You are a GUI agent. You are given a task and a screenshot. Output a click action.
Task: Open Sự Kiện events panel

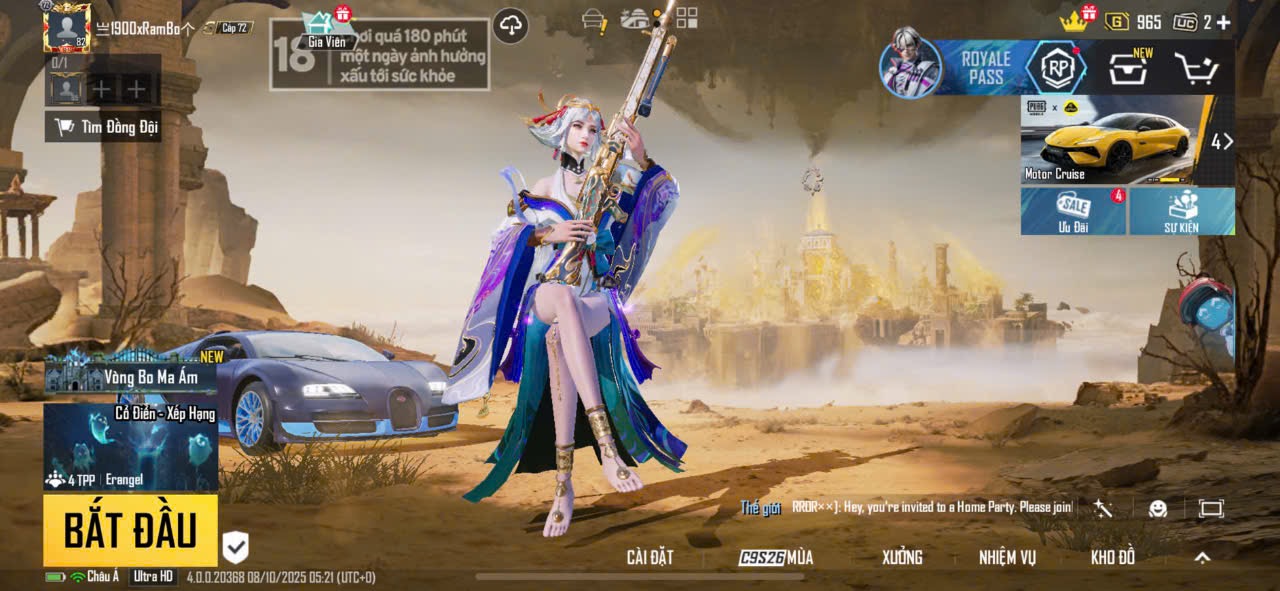[1182, 210]
